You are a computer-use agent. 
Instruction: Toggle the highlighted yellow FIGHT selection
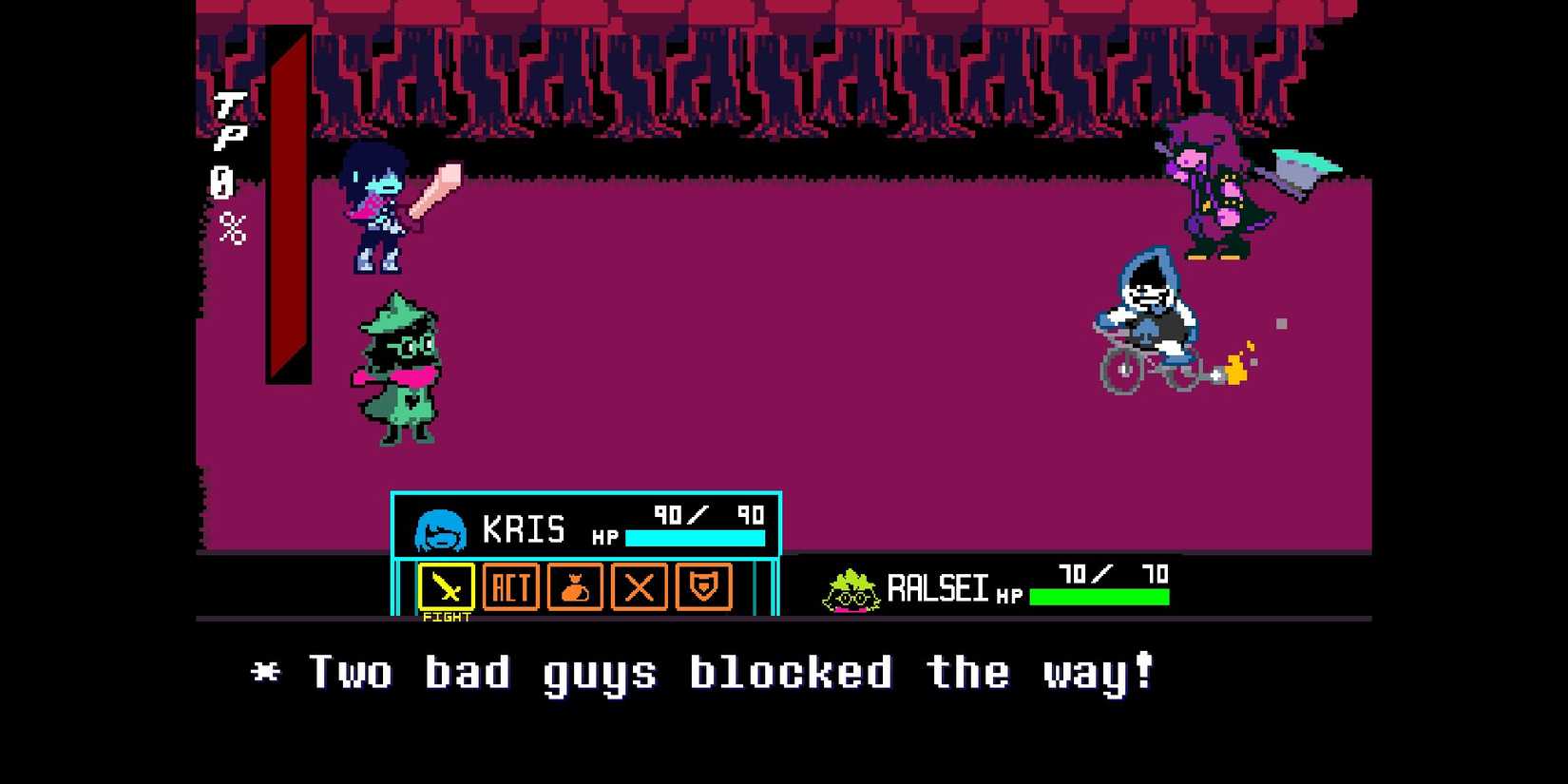[447, 587]
